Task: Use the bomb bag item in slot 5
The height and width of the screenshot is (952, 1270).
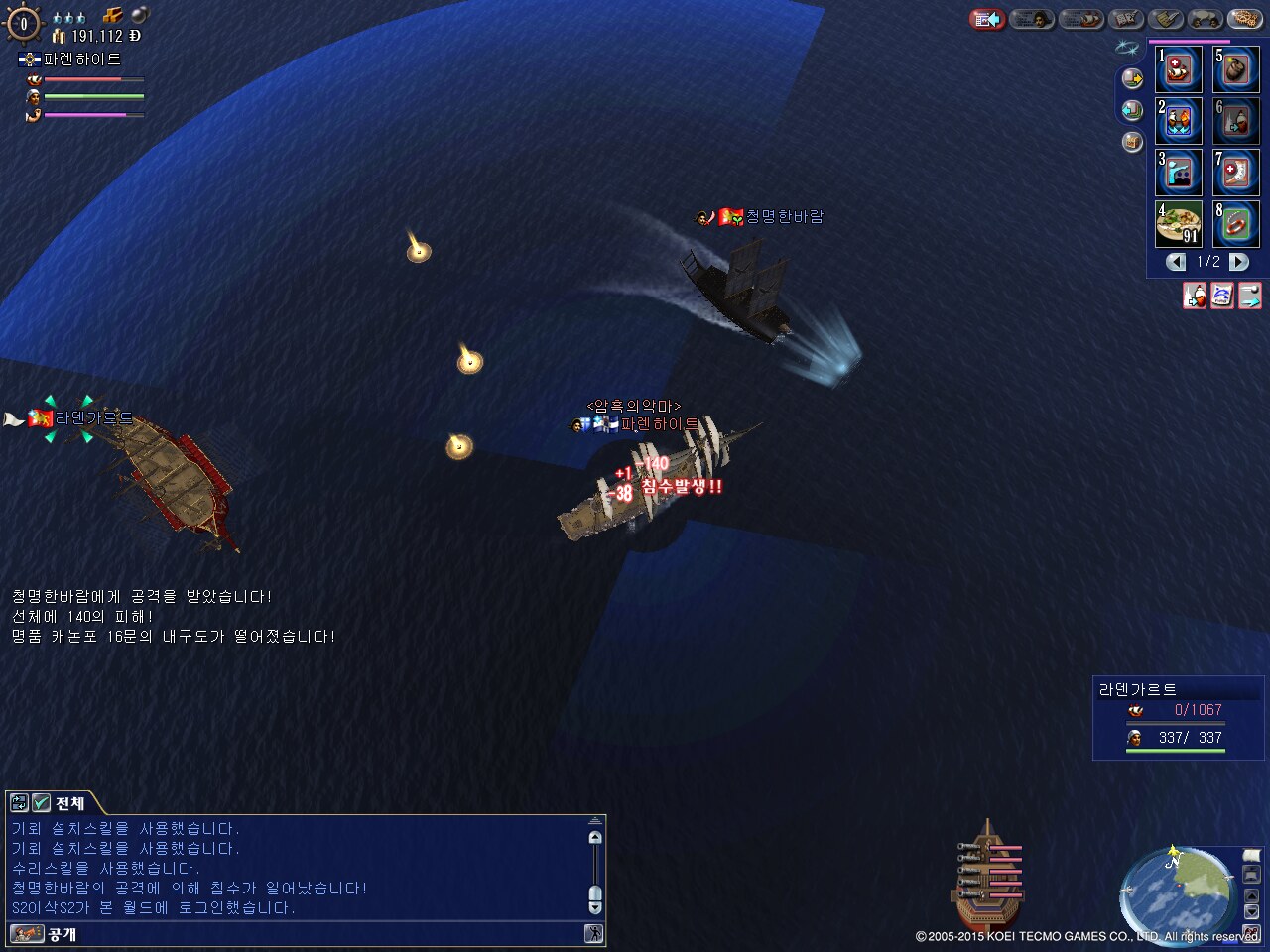Action: pyautogui.click(x=1236, y=69)
